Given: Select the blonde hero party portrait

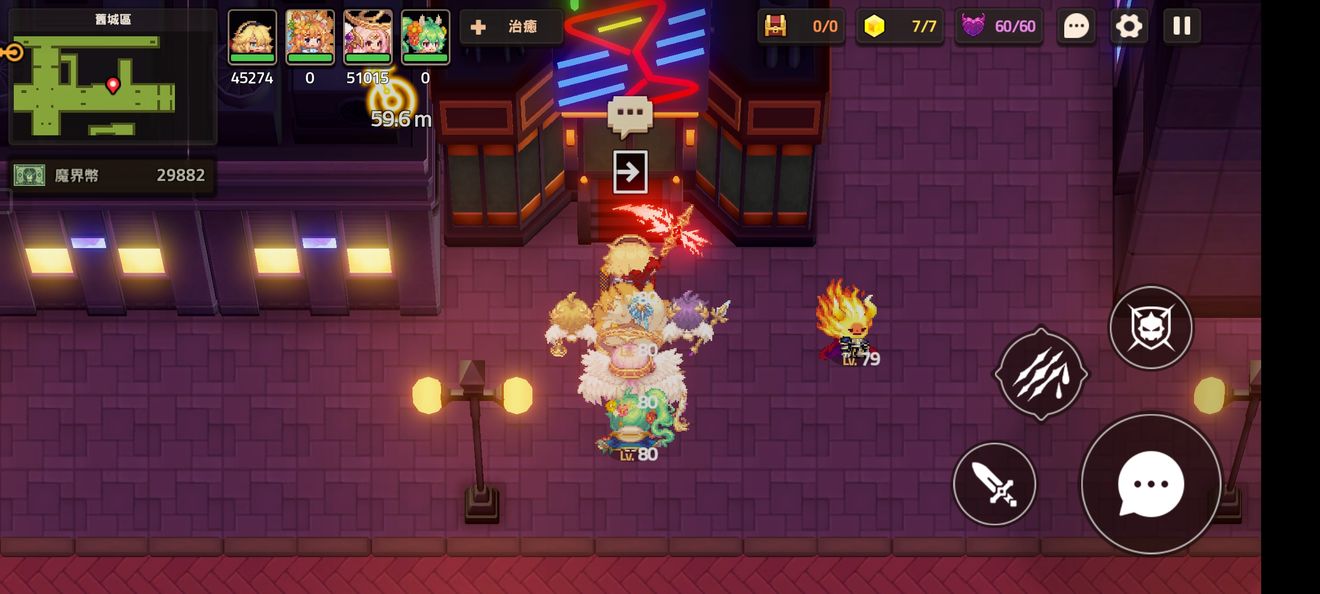Looking at the screenshot, I should point(252,37).
